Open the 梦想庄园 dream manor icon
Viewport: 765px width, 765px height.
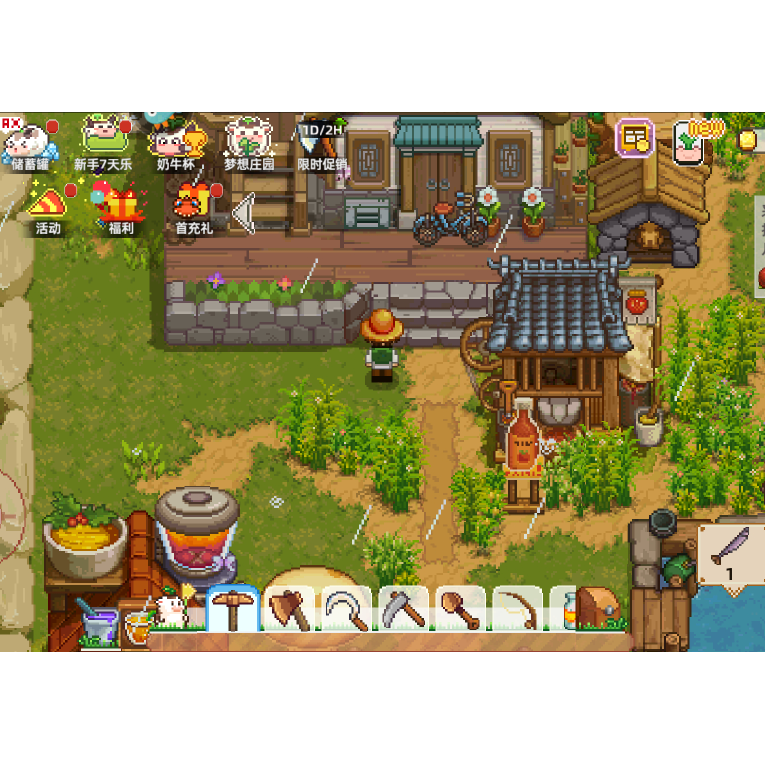(248, 141)
